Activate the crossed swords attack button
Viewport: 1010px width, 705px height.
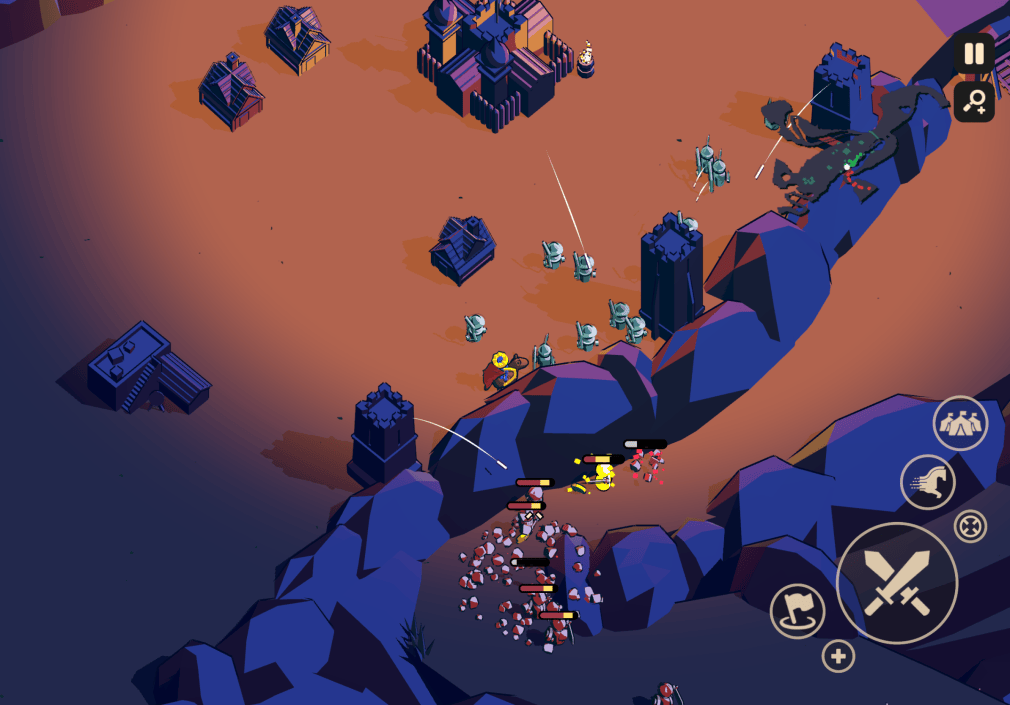pos(896,582)
